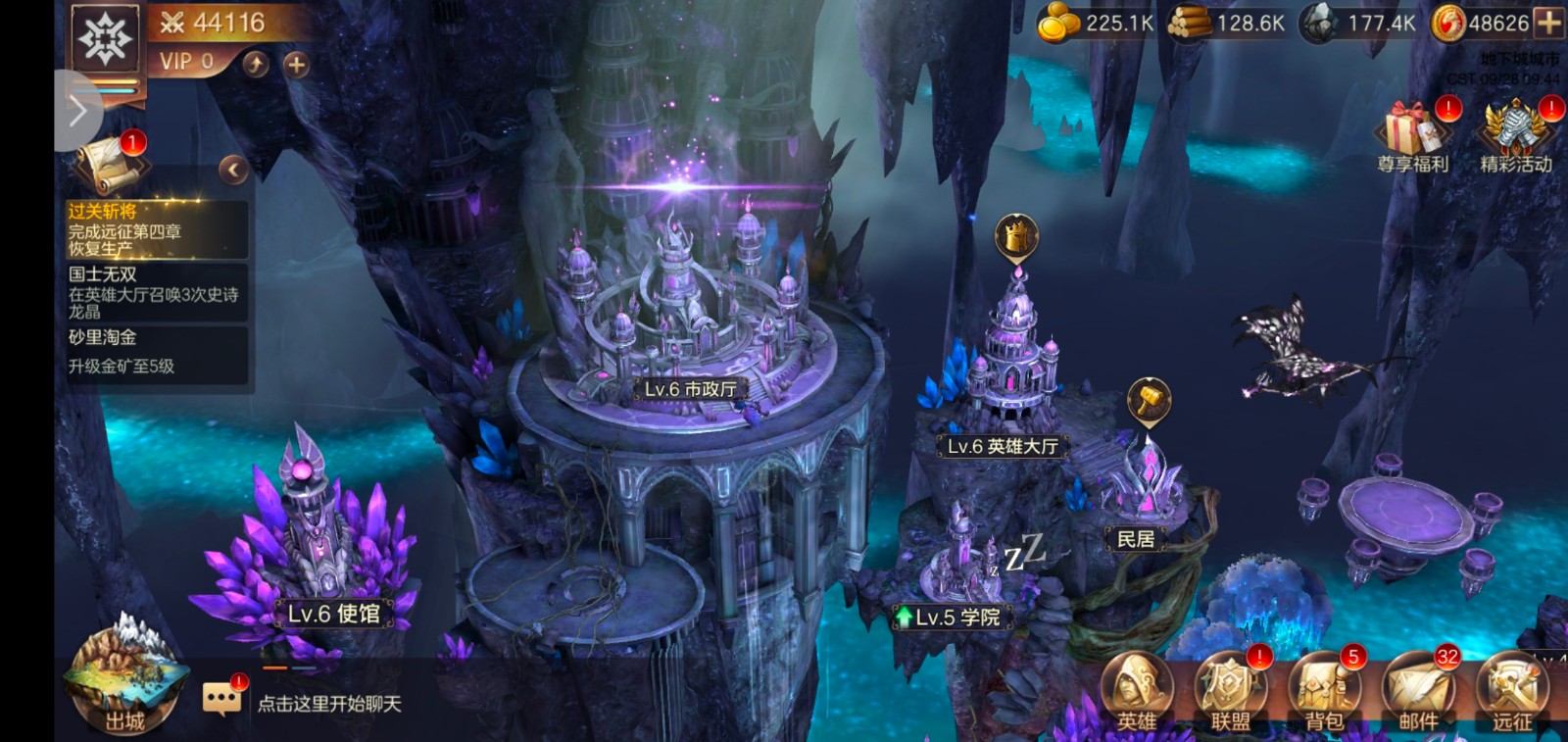The image size is (1568, 742).
Task: Select the 国士无双 quest entry
Action: tap(155, 292)
